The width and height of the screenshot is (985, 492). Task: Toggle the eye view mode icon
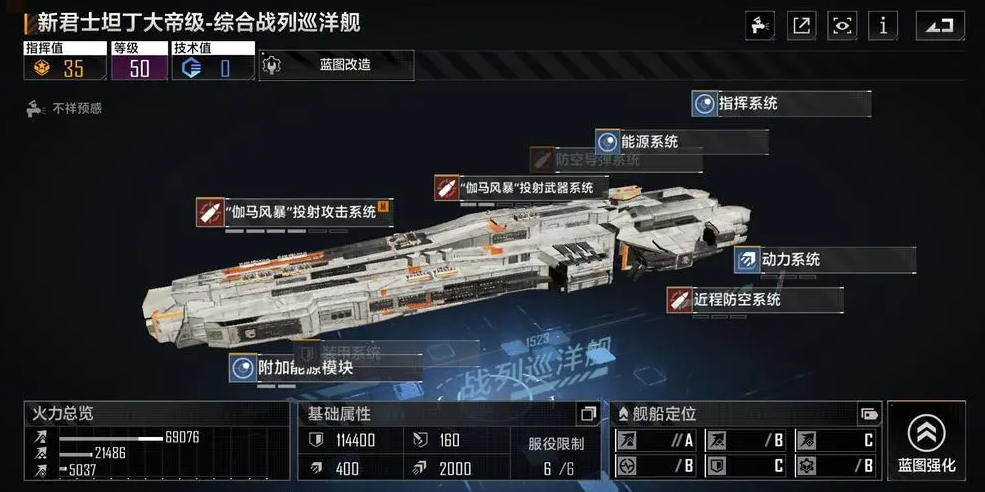point(842,26)
